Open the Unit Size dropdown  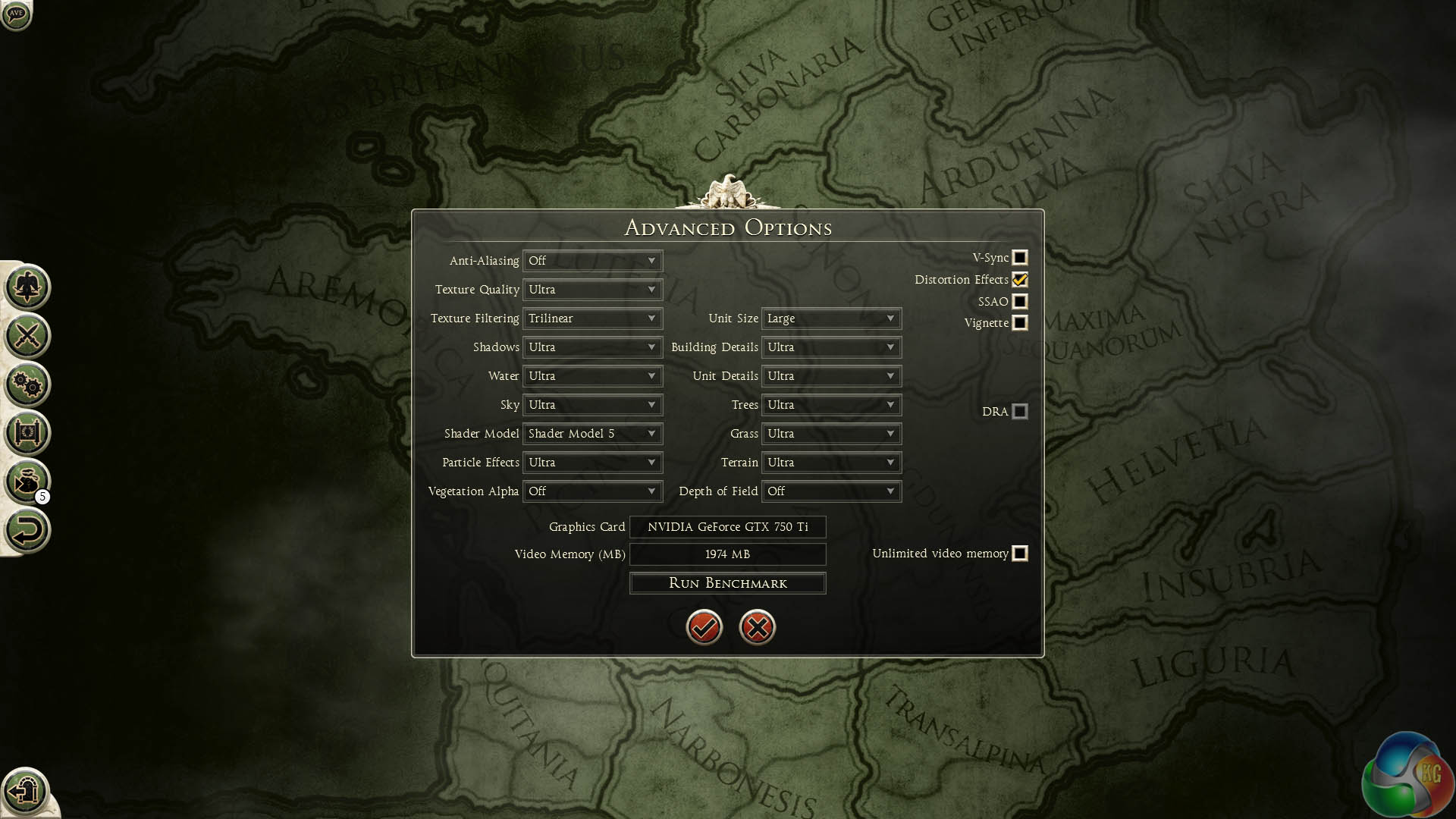pyautogui.click(x=831, y=318)
